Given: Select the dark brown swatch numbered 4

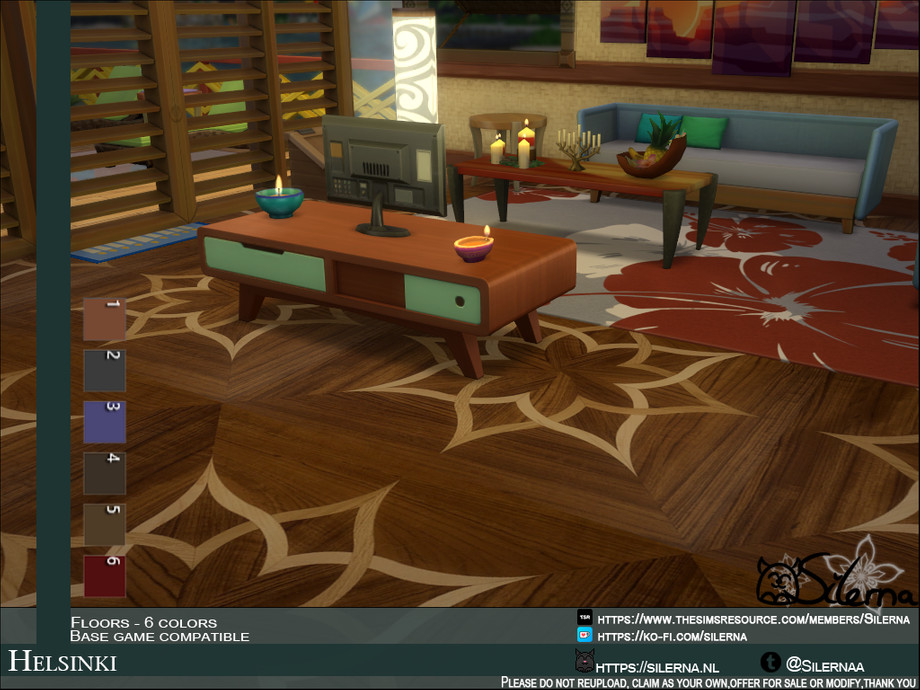Looking at the screenshot, I should 104,473.
